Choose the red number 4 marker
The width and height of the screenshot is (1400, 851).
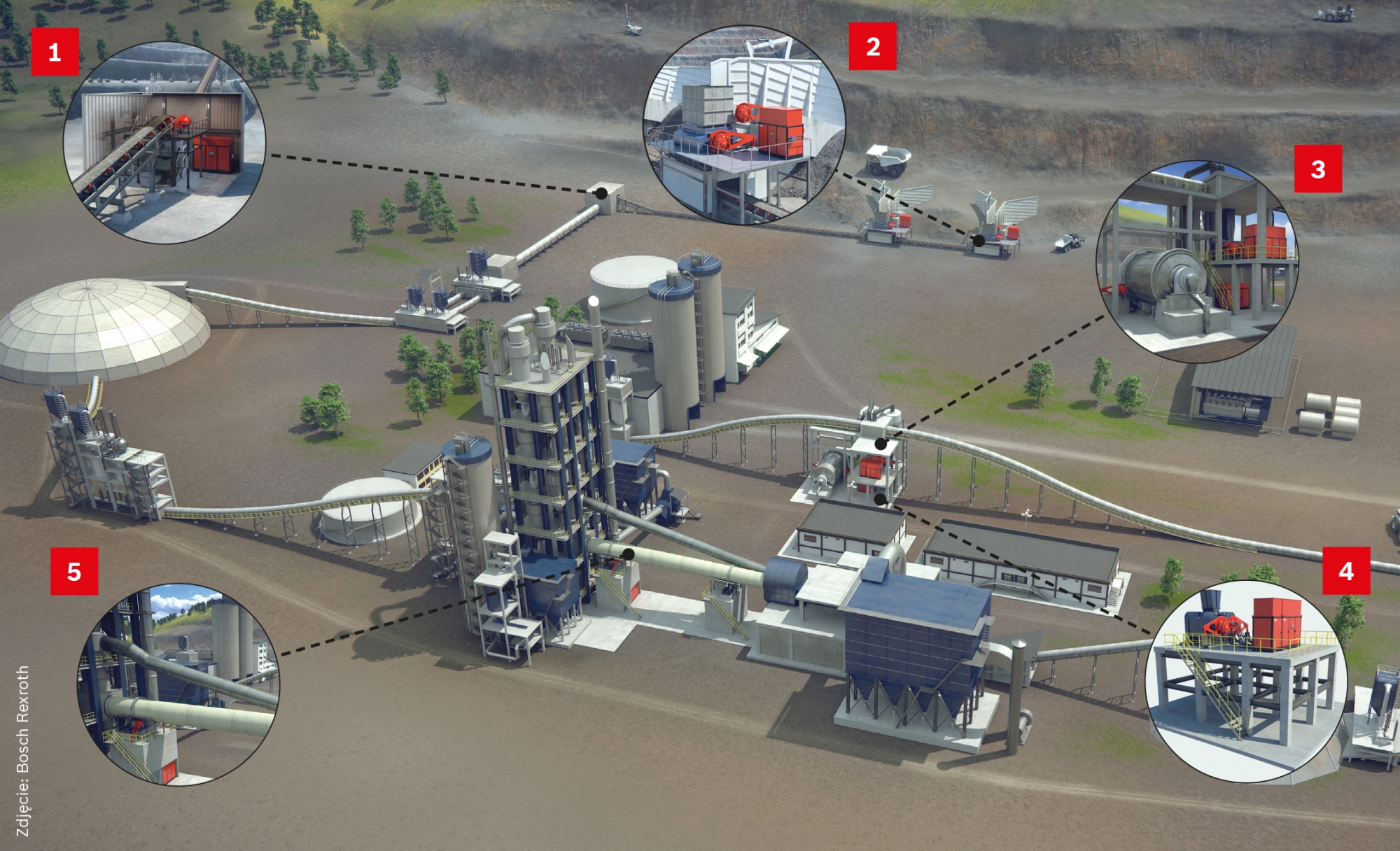point(1345,571)
